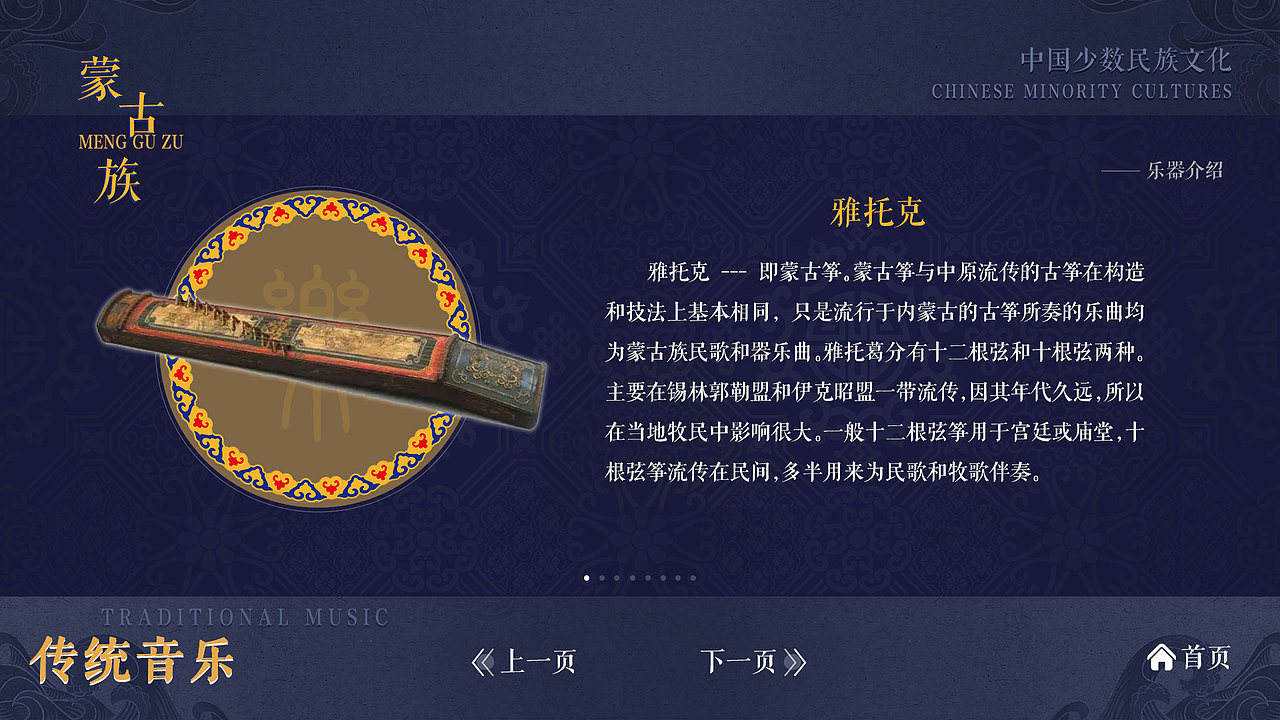Select the first pagination dot
This screenshot has width=1280, height=720.
pos(587,578)
